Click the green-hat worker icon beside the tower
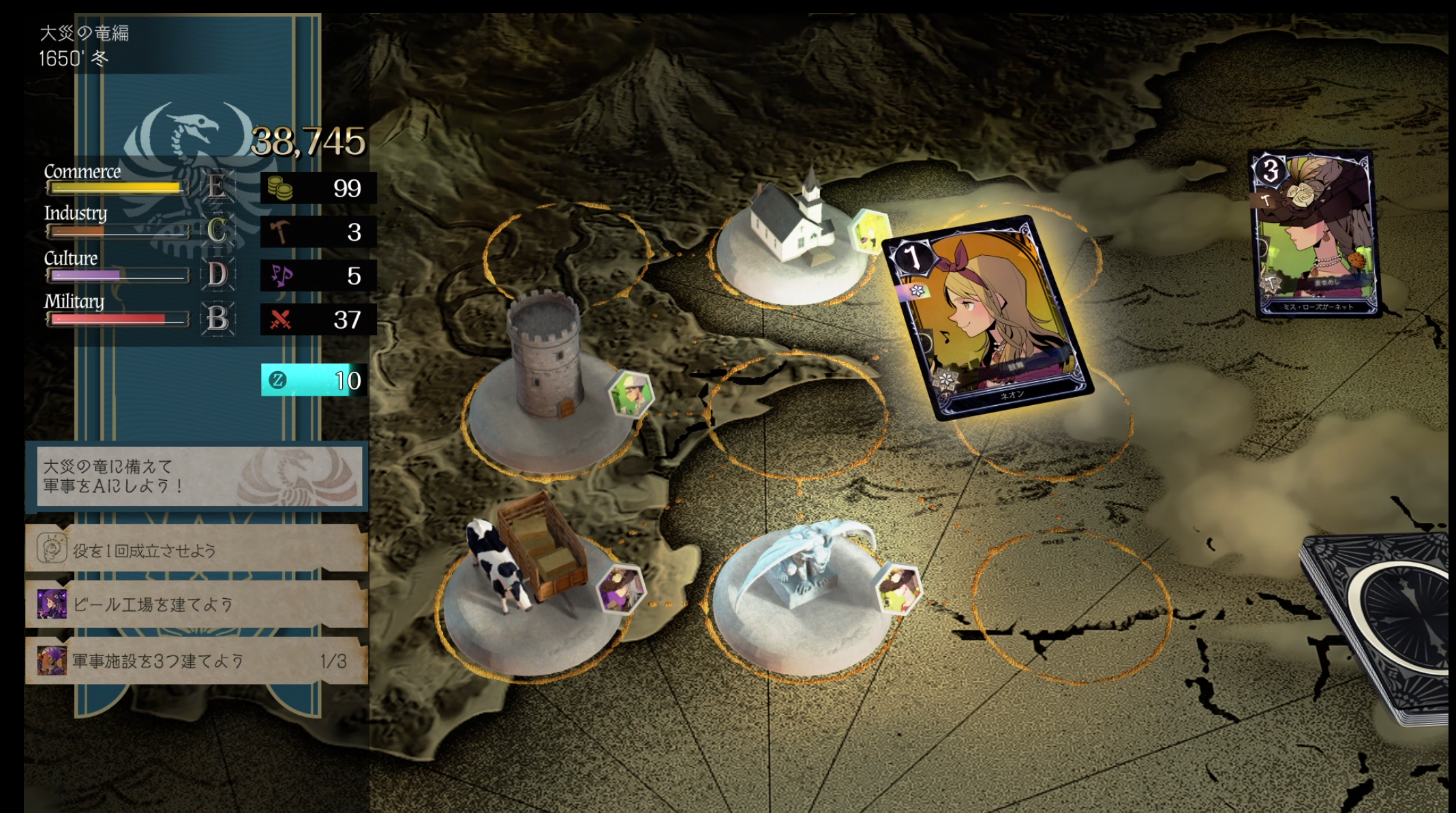Image resolution: width=1456 pixels, height=813 pixels. [631, 394]
